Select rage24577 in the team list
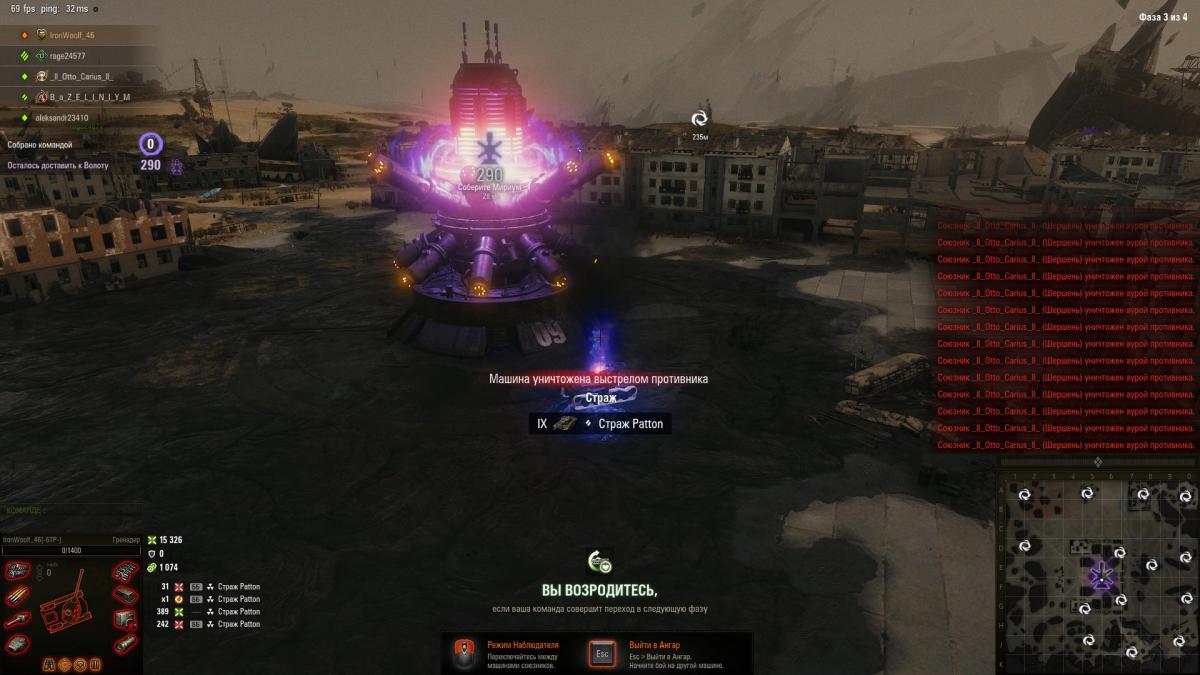The image size is (1200, 675). pos(67,56)
